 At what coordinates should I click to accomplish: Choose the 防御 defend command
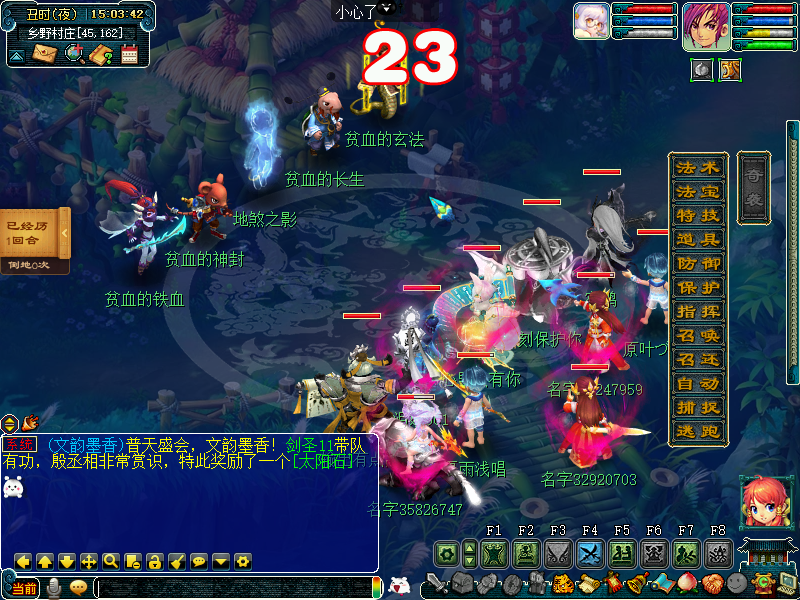click(x=697, y=263)
